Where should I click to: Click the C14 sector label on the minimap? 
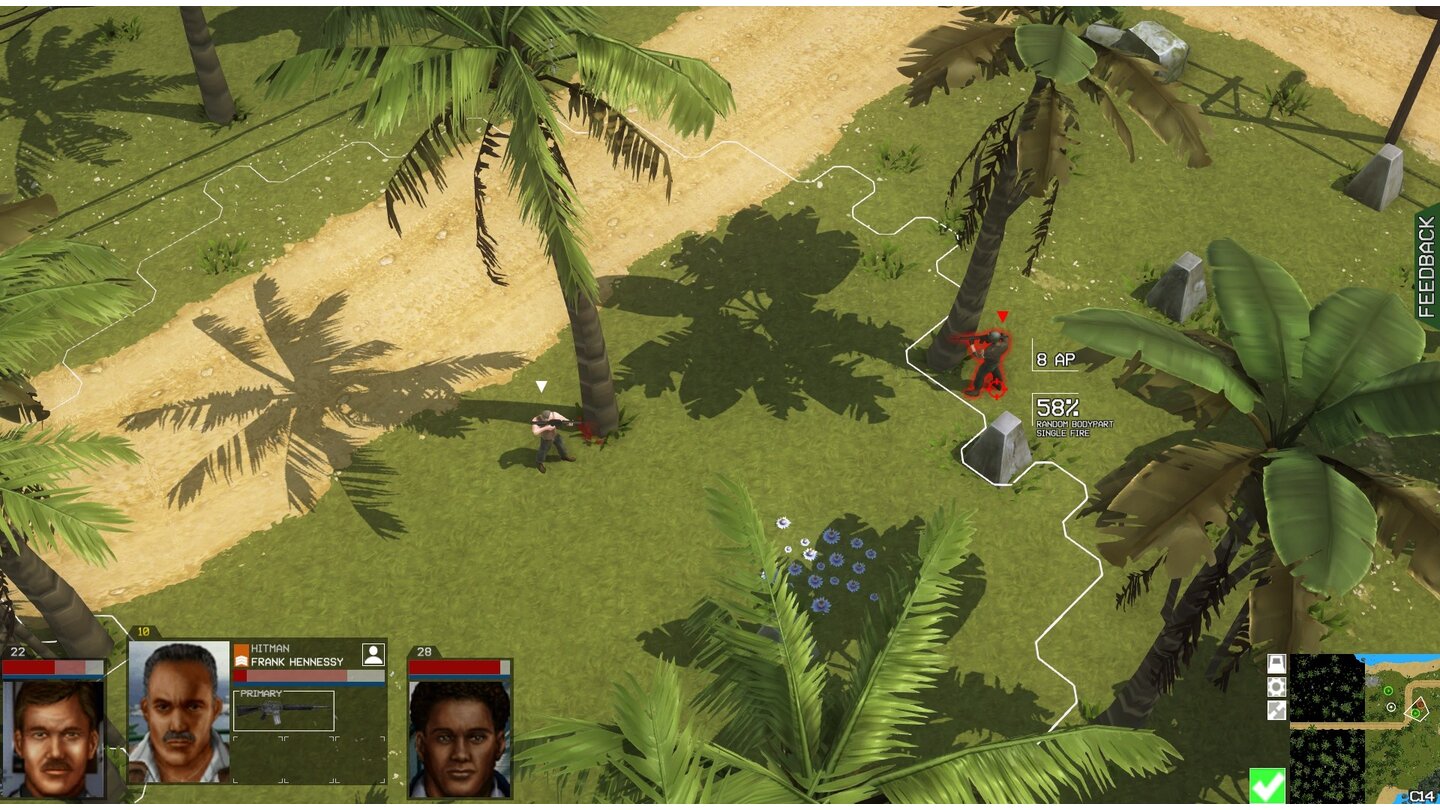(1422, 795)
